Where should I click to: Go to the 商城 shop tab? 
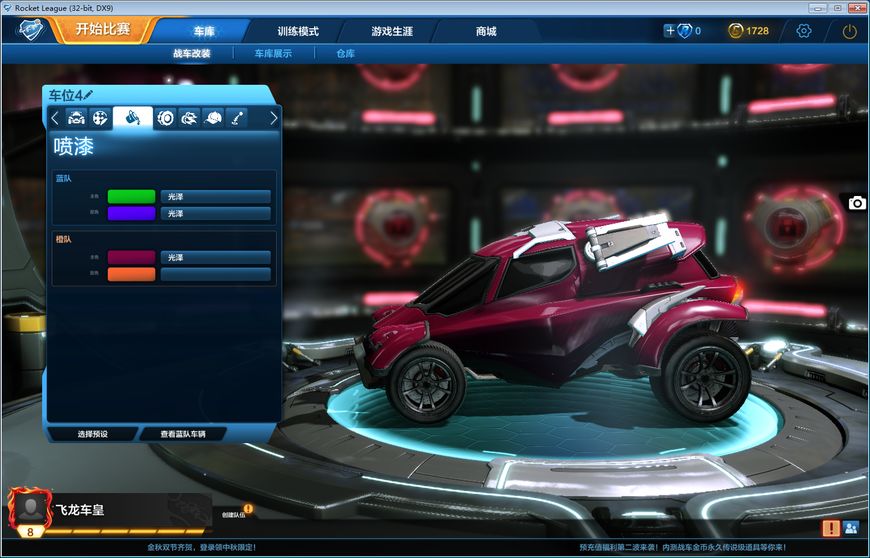pyautogui.click(x=486, y=31)
